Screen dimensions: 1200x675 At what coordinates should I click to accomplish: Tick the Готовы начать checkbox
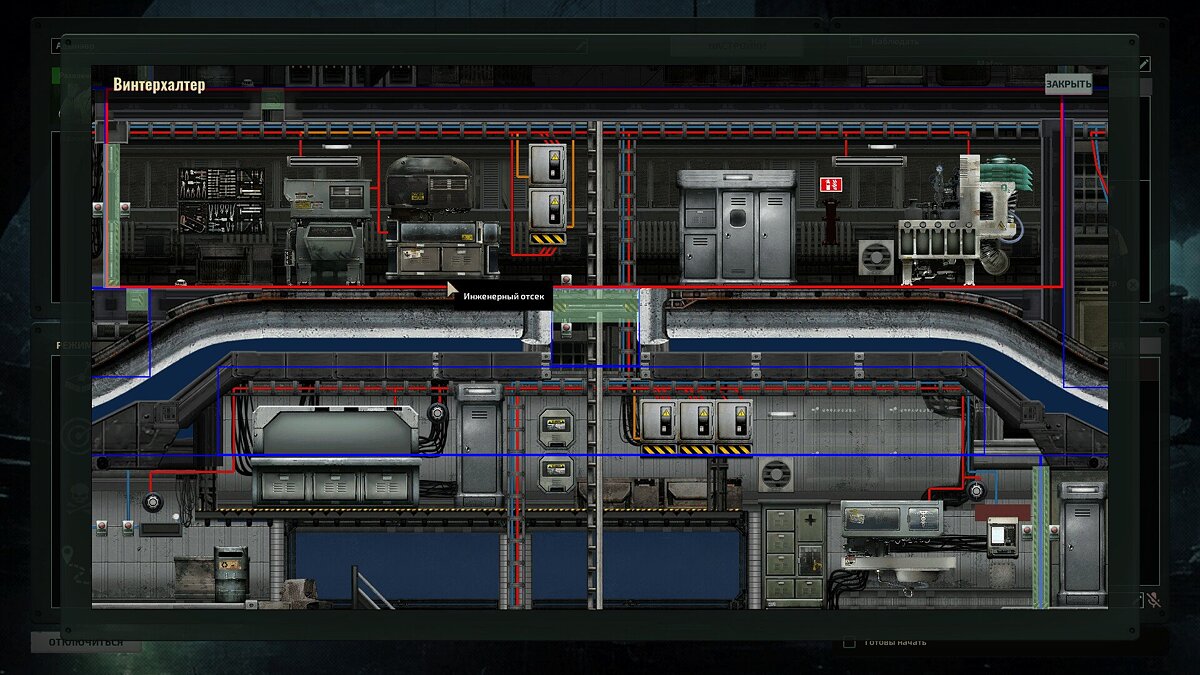click(x=849, y=642)
